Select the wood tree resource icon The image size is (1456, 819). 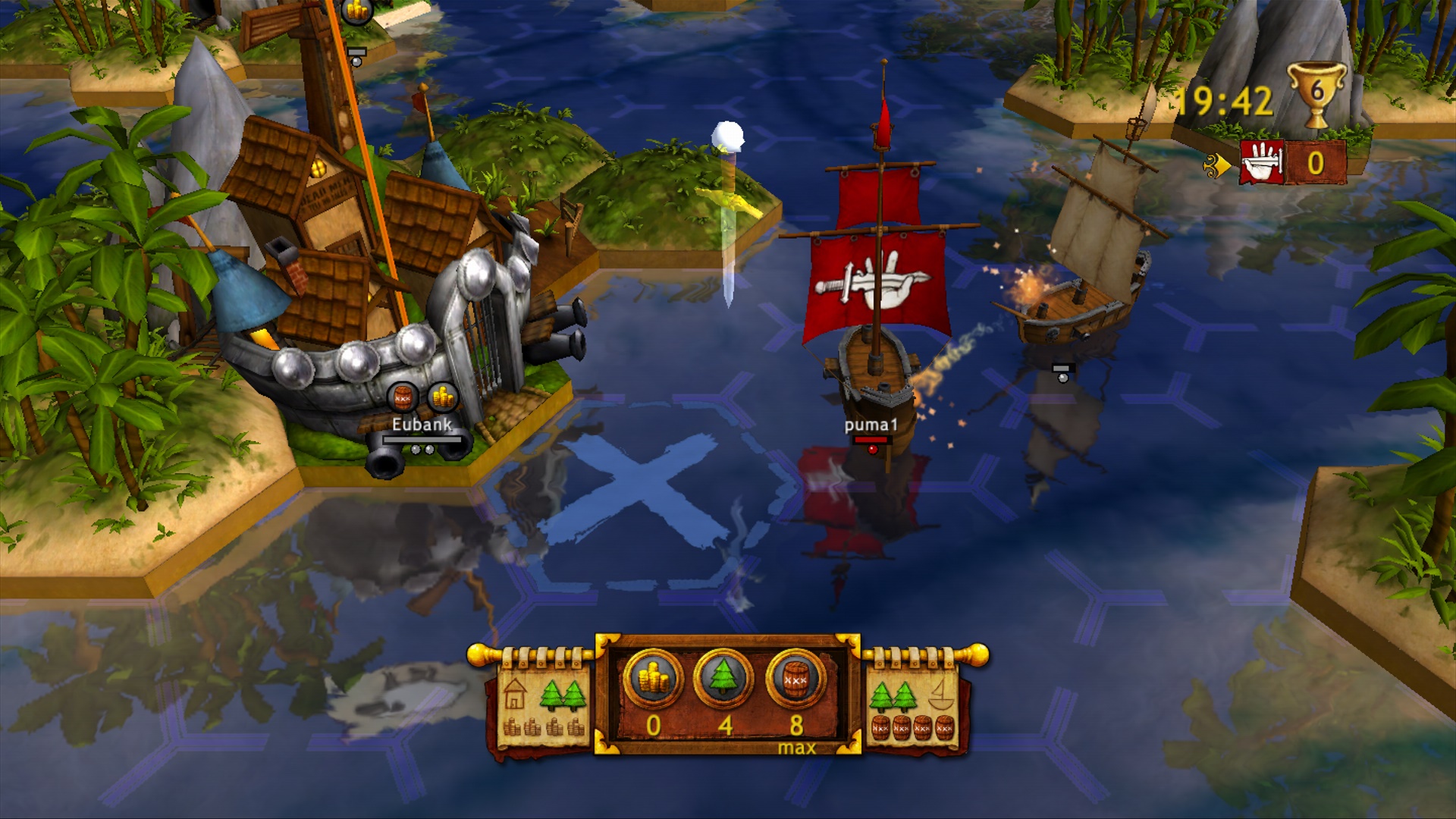tap(724, 677)
